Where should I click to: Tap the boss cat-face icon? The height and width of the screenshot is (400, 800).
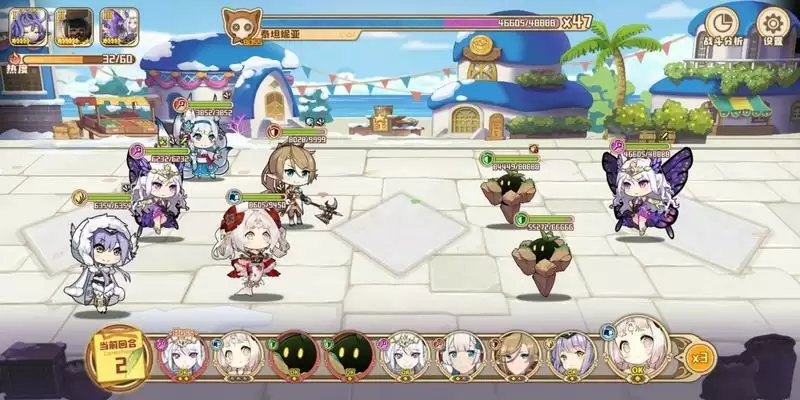[240, 25]
